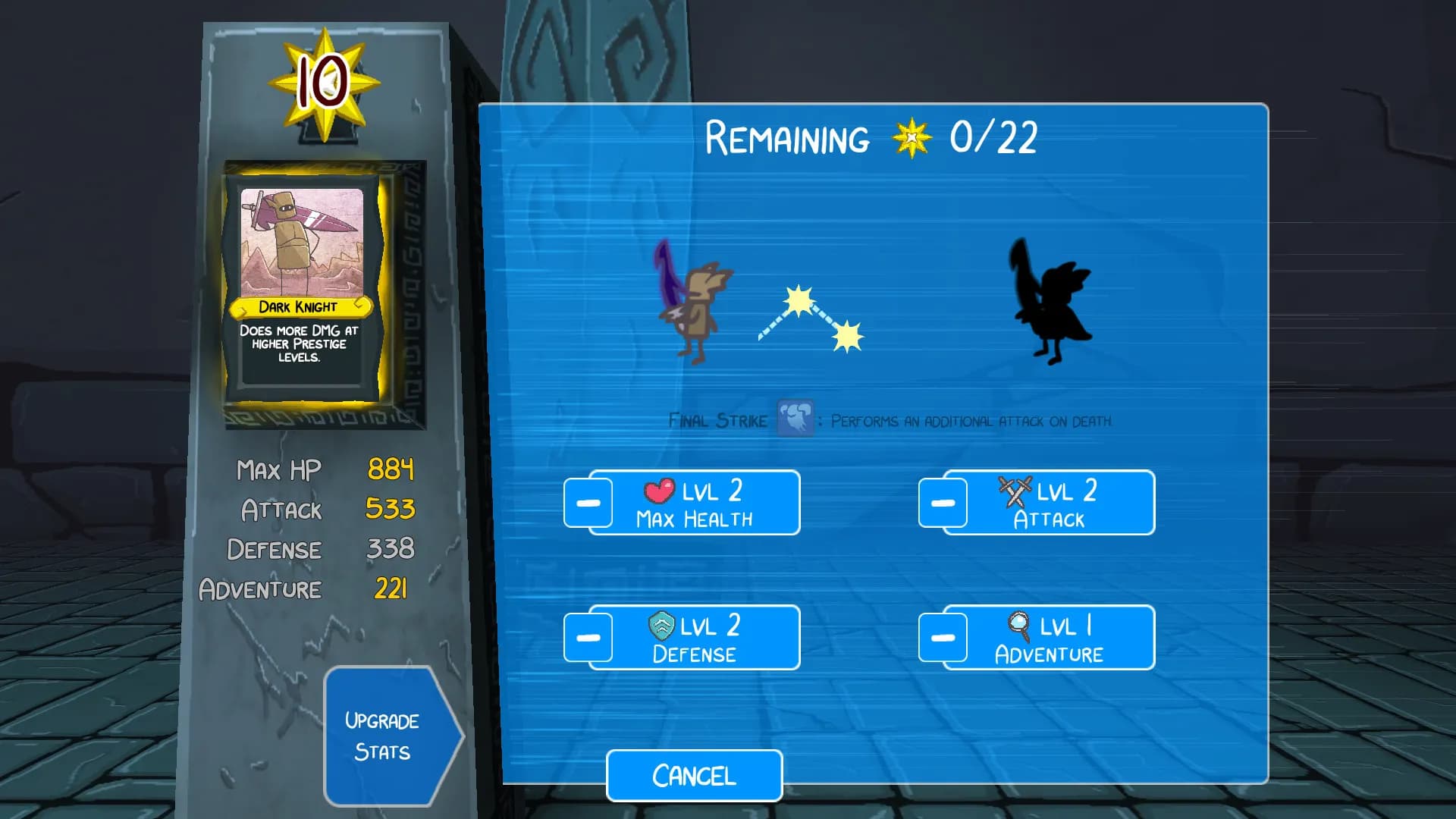The height and width of the screenshot is (819, 1456).
Task: Decrease Adventure with its minus button
Action: point(942,637)
